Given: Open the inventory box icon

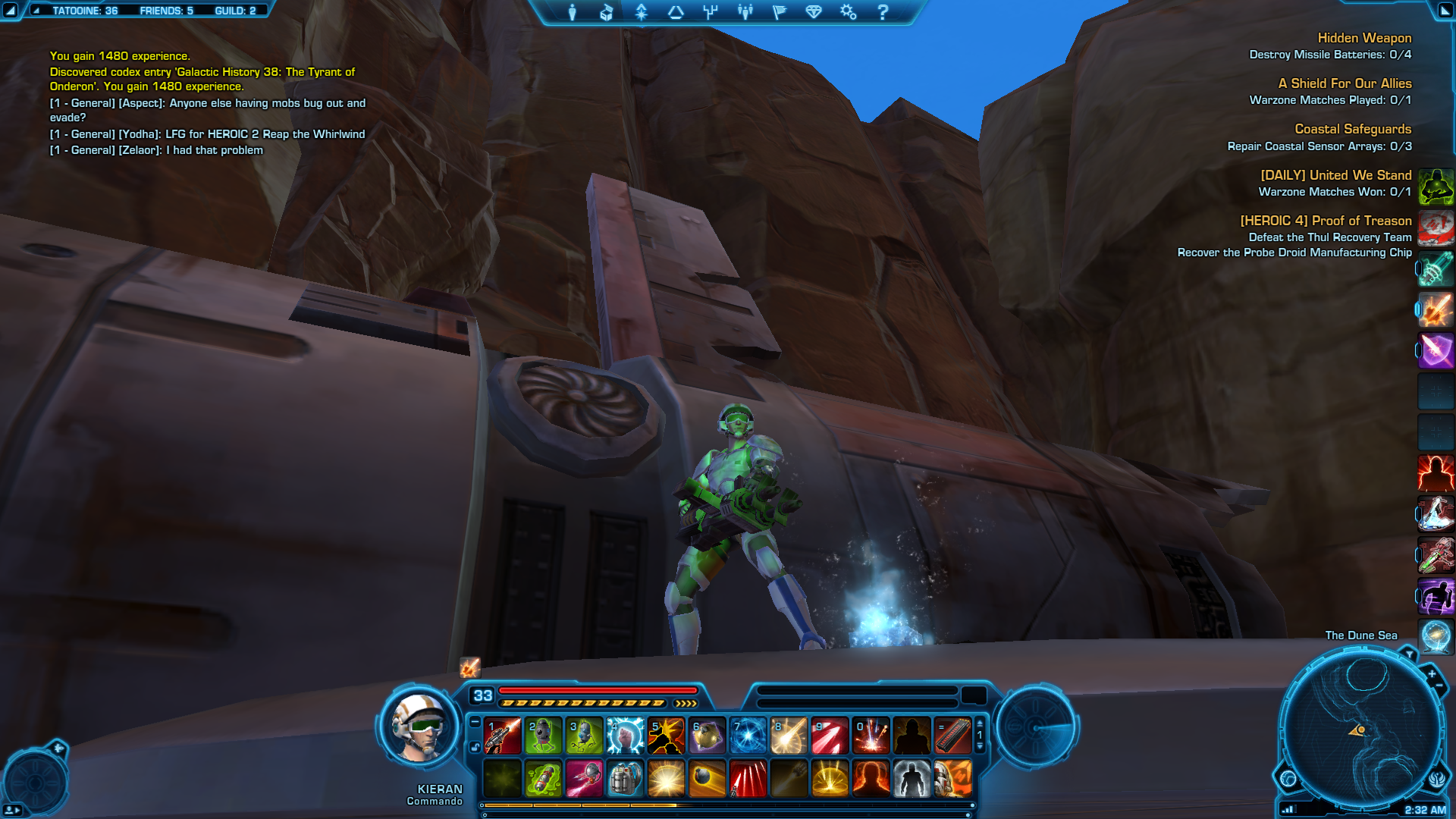Looking at the screenshot, I should [607, 12].
